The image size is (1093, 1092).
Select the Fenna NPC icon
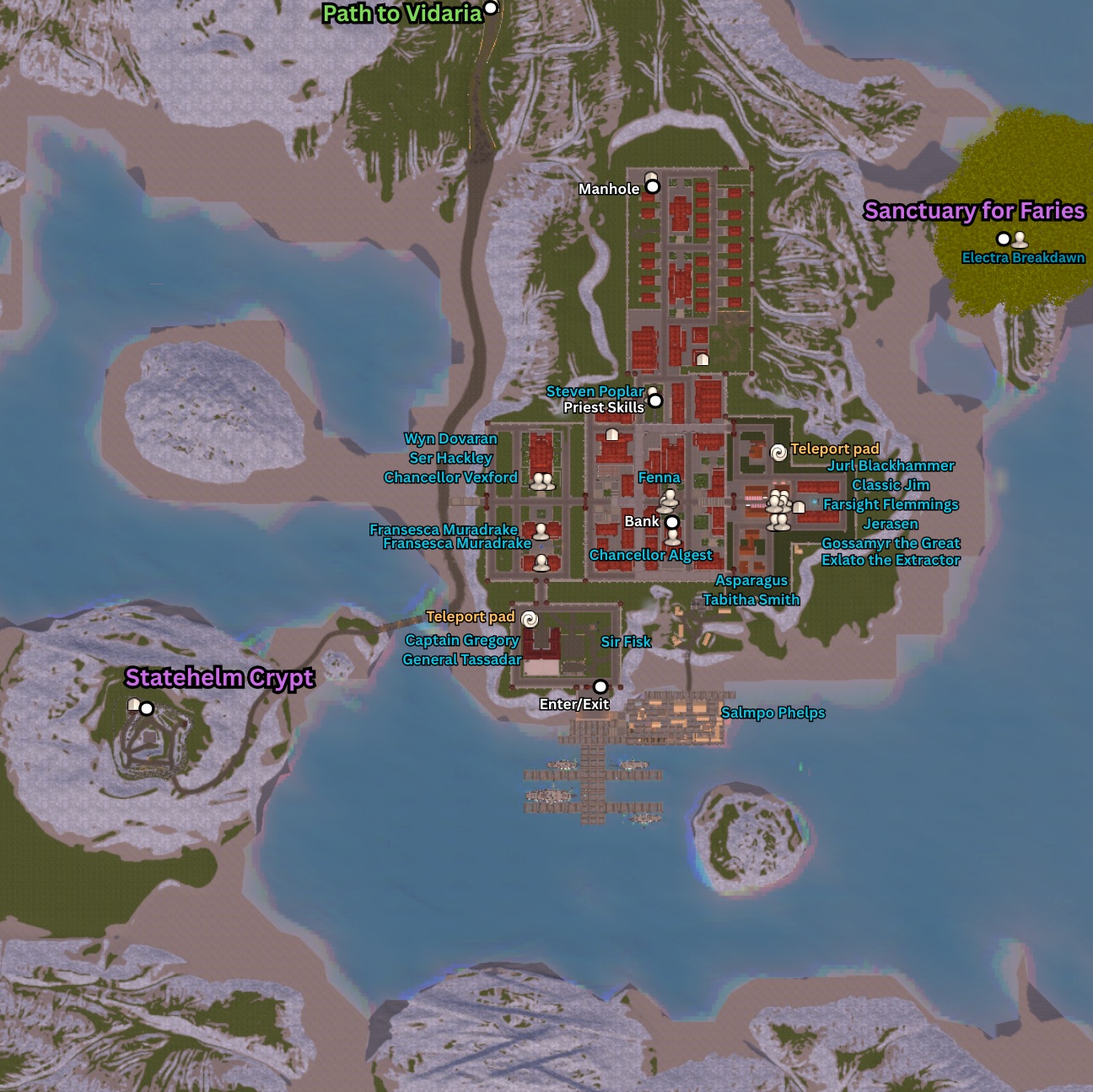(670, 498)
